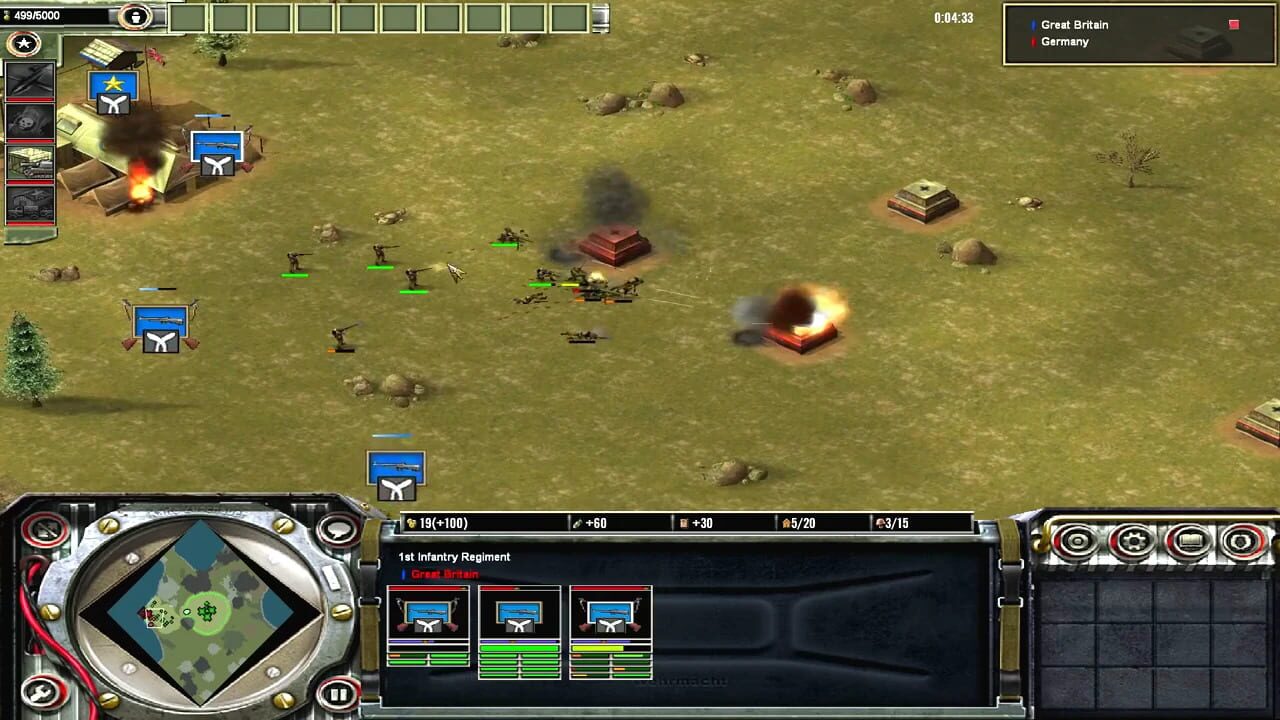This screenshot has width=1280, height=720.
Task: Click the ammunition +60 icon on the resource bar
Action: tap(578, 522)
